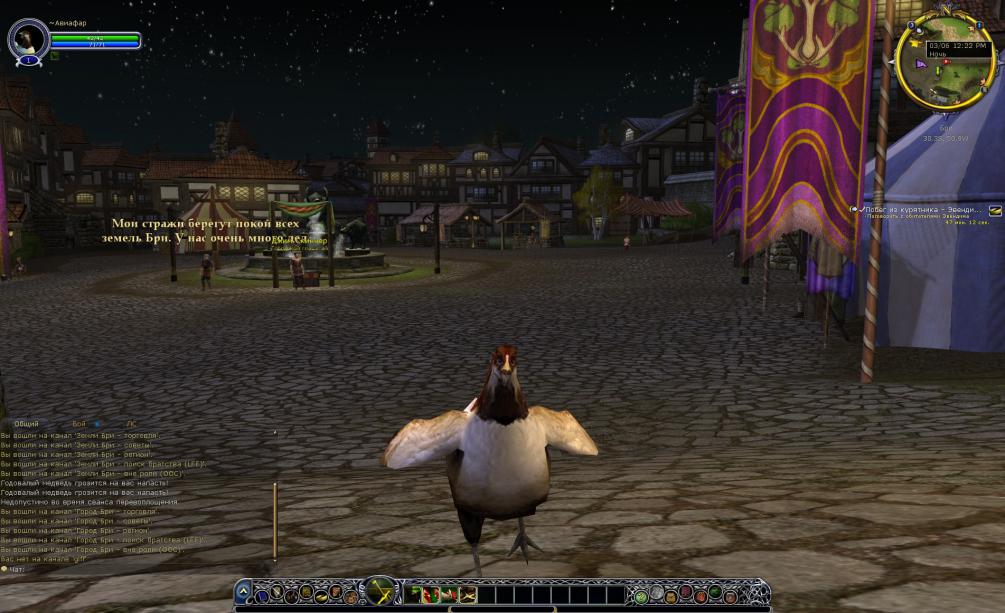Switch to the "ЛС" chat tab
The width and height of the screenshot is (1005, 613).
tap(131, 424)
